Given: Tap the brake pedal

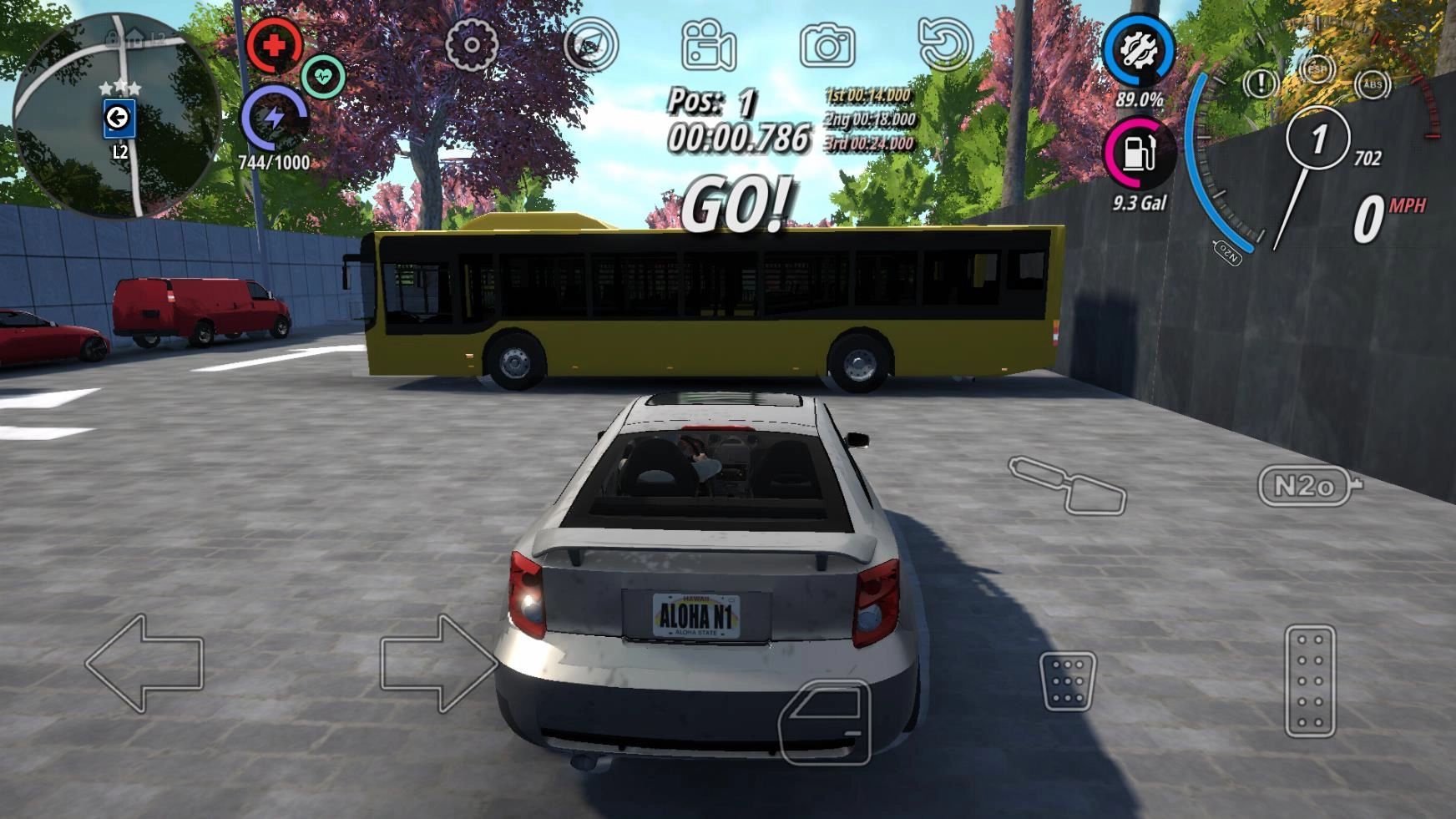Looking at the screenshot, I should pyautogui.click(x=1068, y=681).
